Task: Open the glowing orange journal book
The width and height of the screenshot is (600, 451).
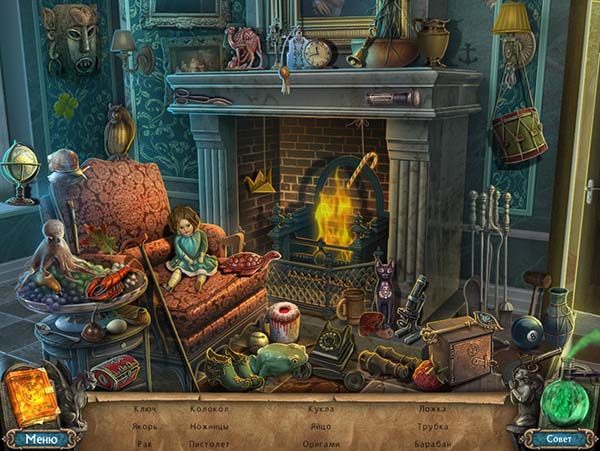Action: (33, 394)
